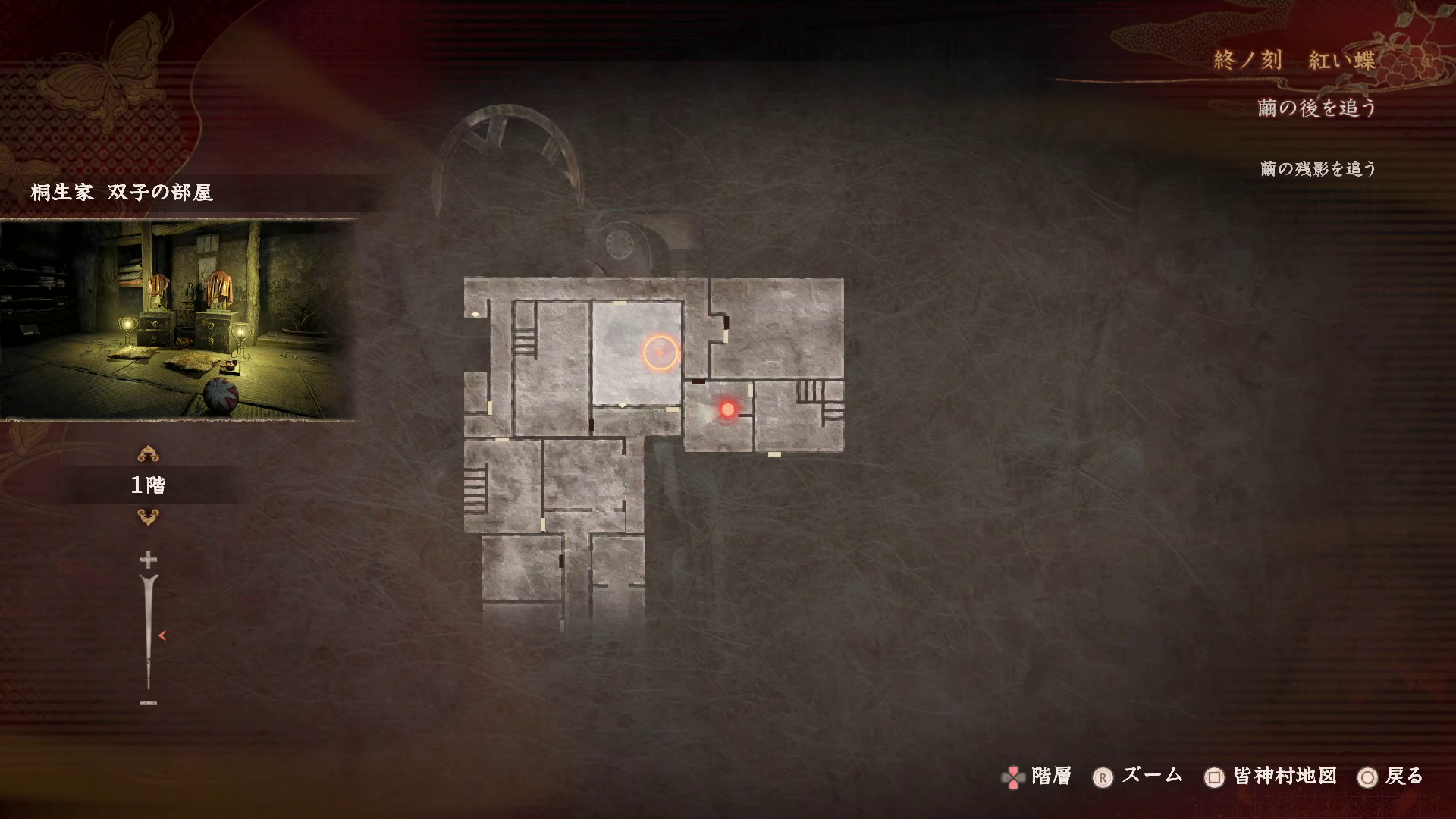Screen dimensions: 1456x819
Task: Zoom out with the minus icon
Action: point(148,703)
